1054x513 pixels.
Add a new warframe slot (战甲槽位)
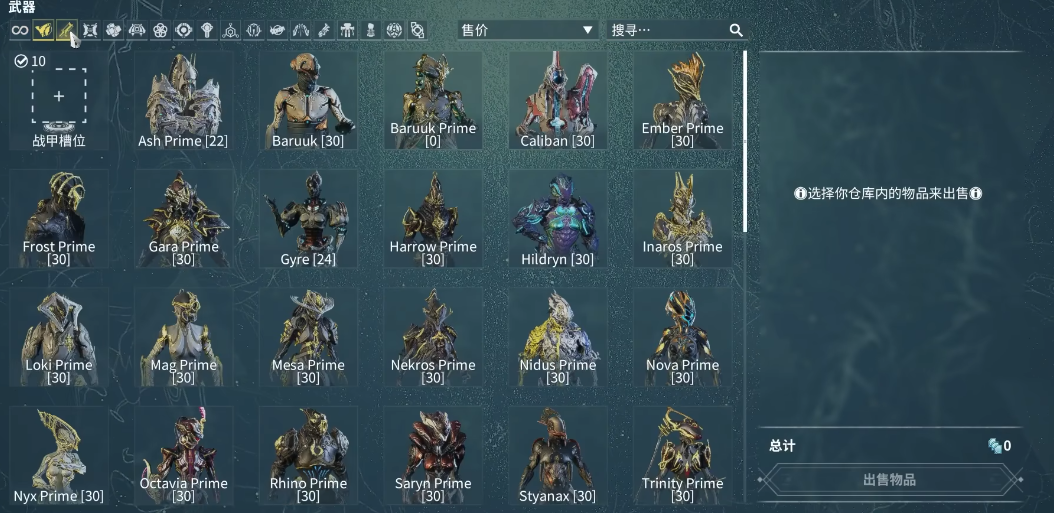pos(59,97)
